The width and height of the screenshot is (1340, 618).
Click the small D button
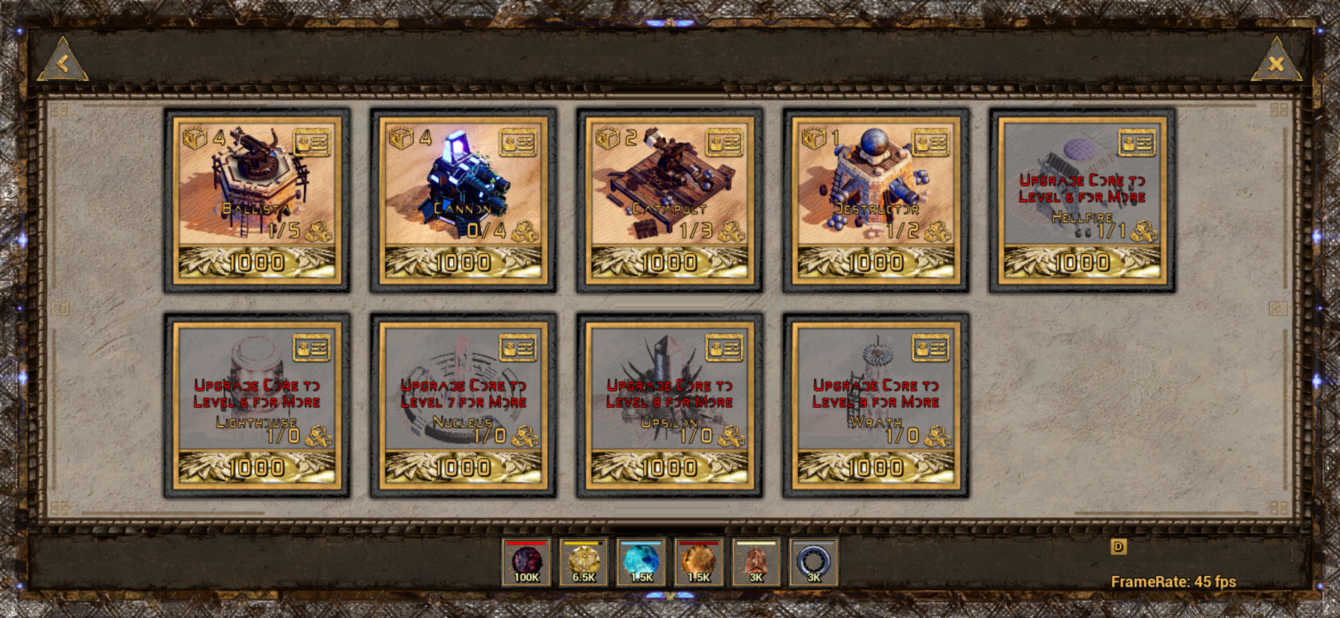coord(1118,546)
